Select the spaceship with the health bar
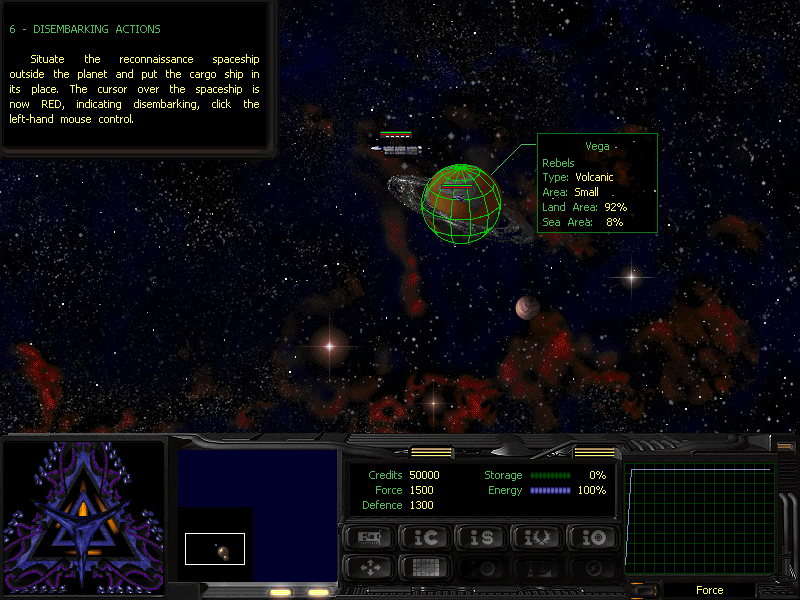 (x=397, y=149)
